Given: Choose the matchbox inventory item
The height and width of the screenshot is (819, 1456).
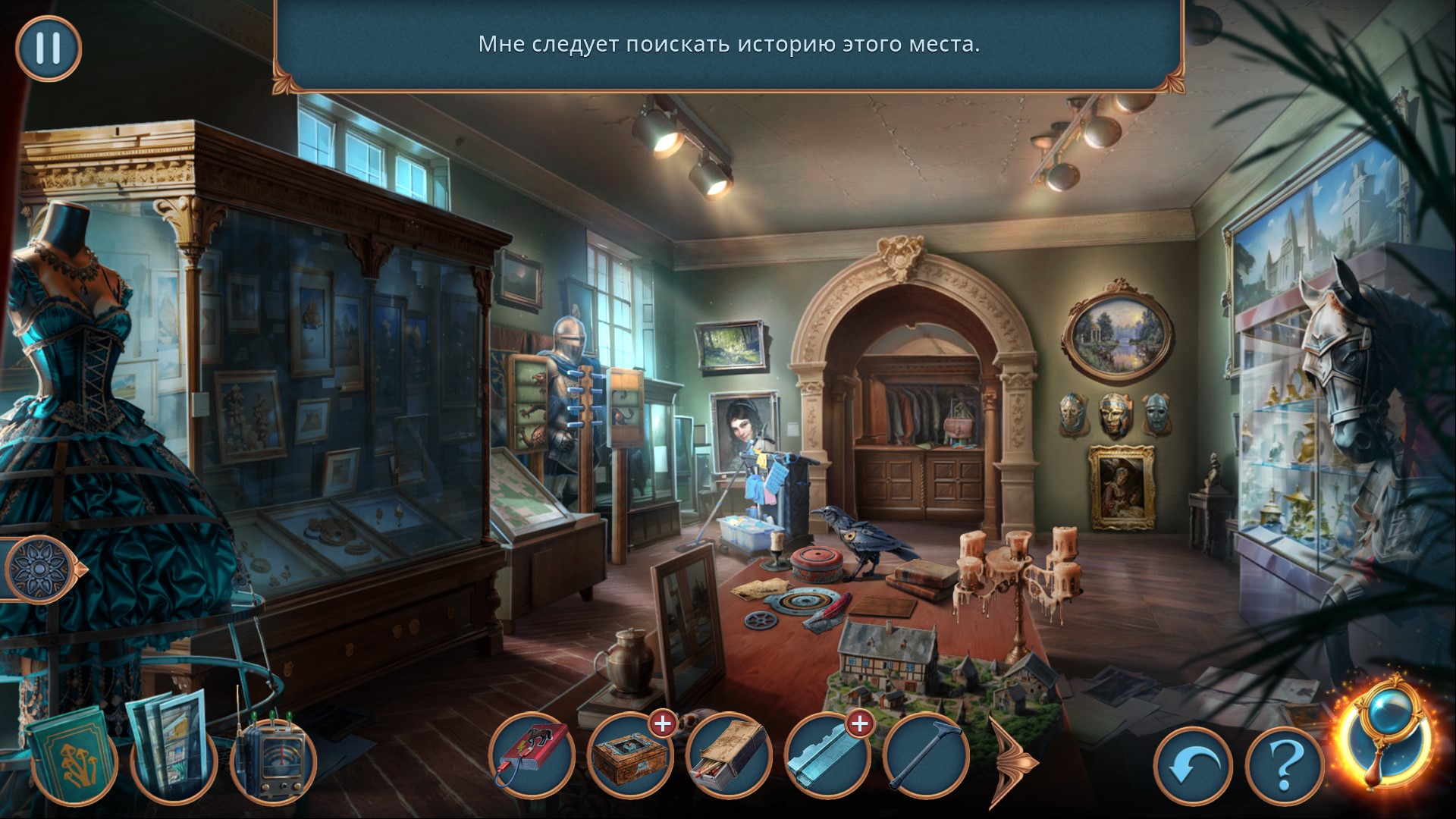Looking at the screenshot, I should (x=729, y=755).
